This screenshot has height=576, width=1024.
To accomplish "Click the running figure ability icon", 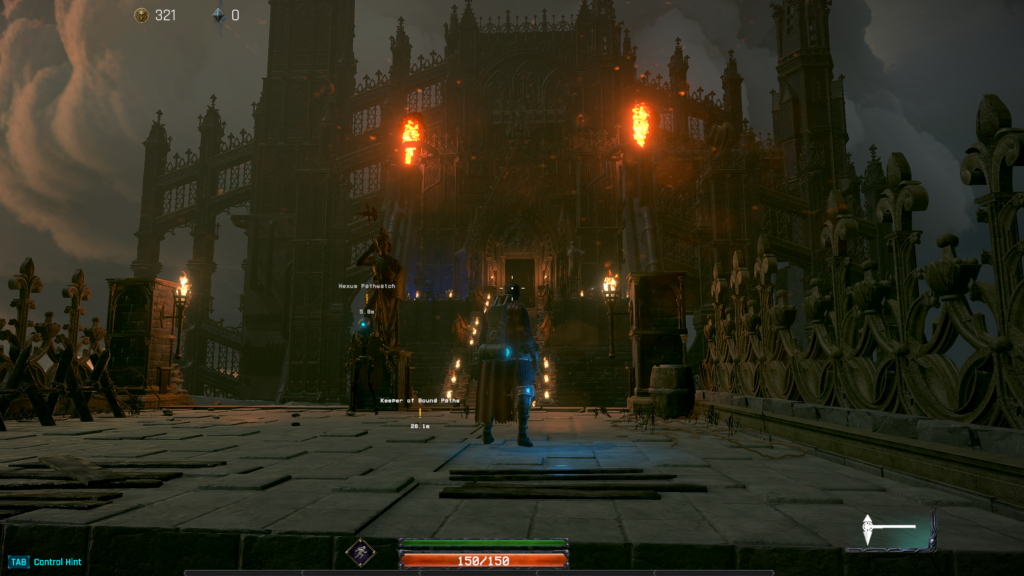I will click(x=360, y=552).
